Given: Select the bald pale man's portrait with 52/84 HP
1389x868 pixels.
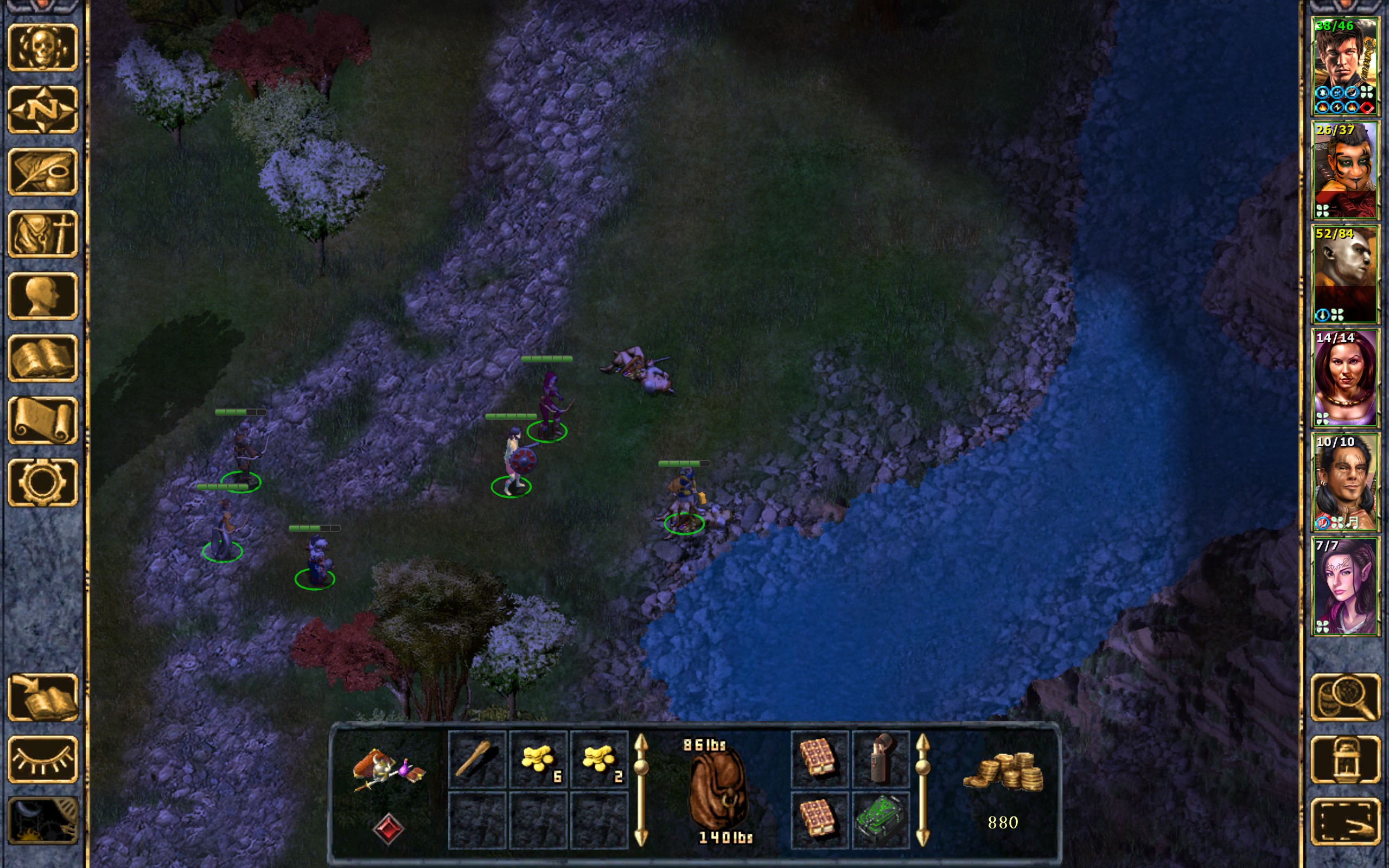Looking at the screenshot, I should [x=1345, y=275].
